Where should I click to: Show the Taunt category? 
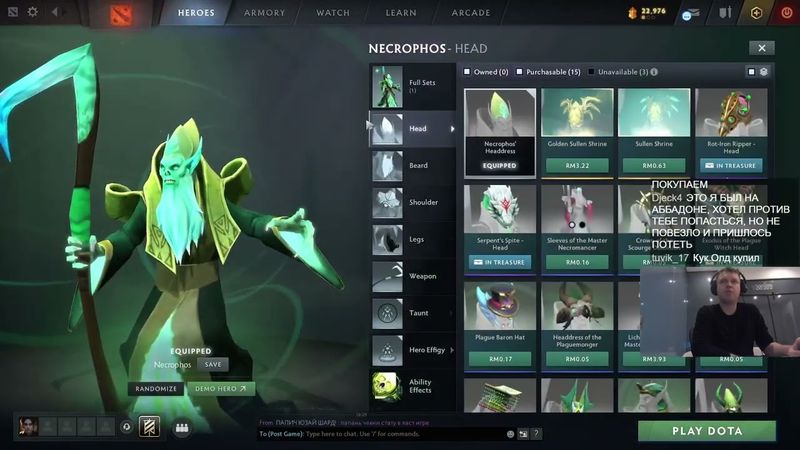click(412, 313)
